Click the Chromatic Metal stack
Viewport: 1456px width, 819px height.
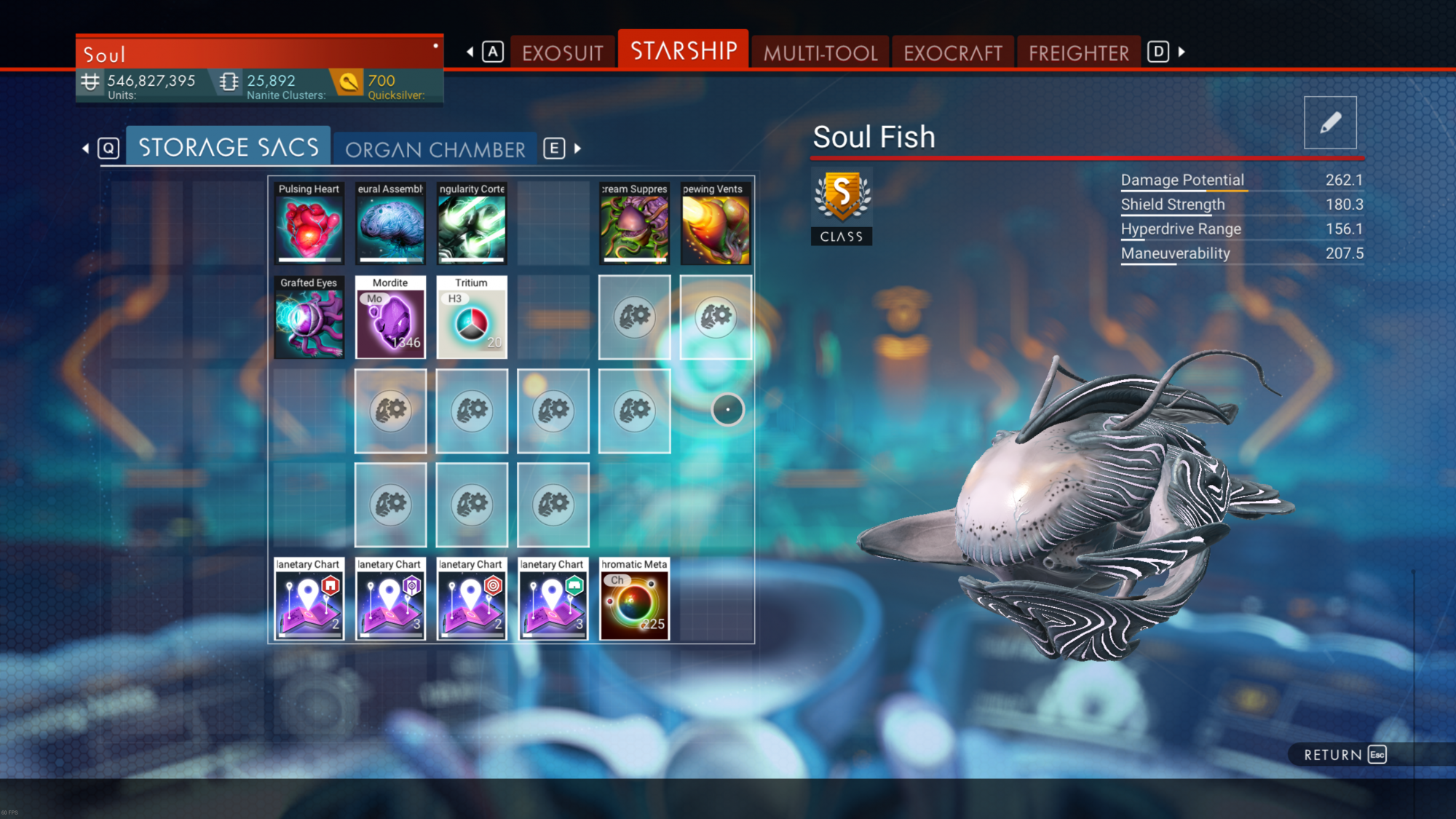[x=634, y=598]
